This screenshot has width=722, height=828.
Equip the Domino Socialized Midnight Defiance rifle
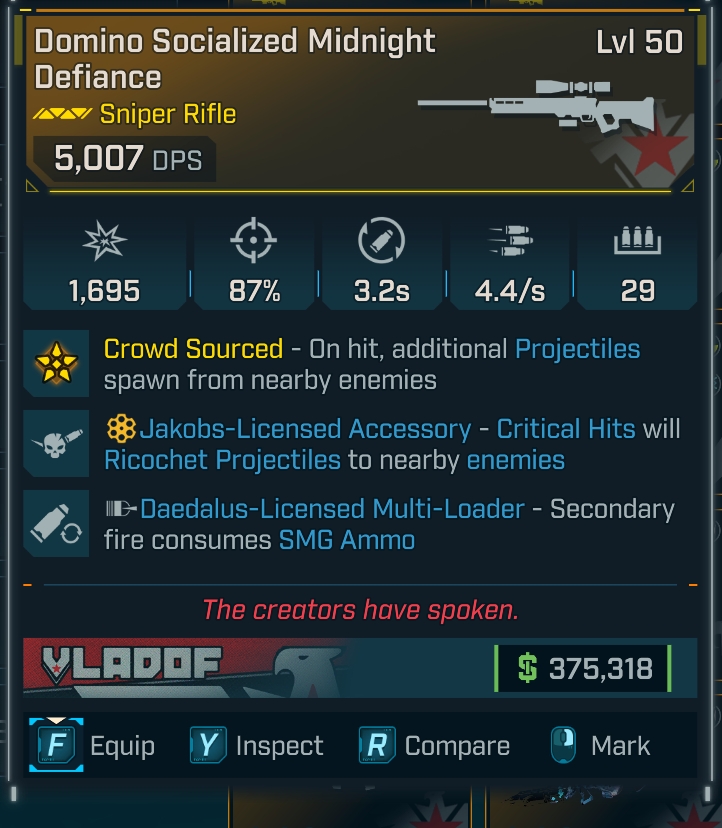[x=92, y=746]
